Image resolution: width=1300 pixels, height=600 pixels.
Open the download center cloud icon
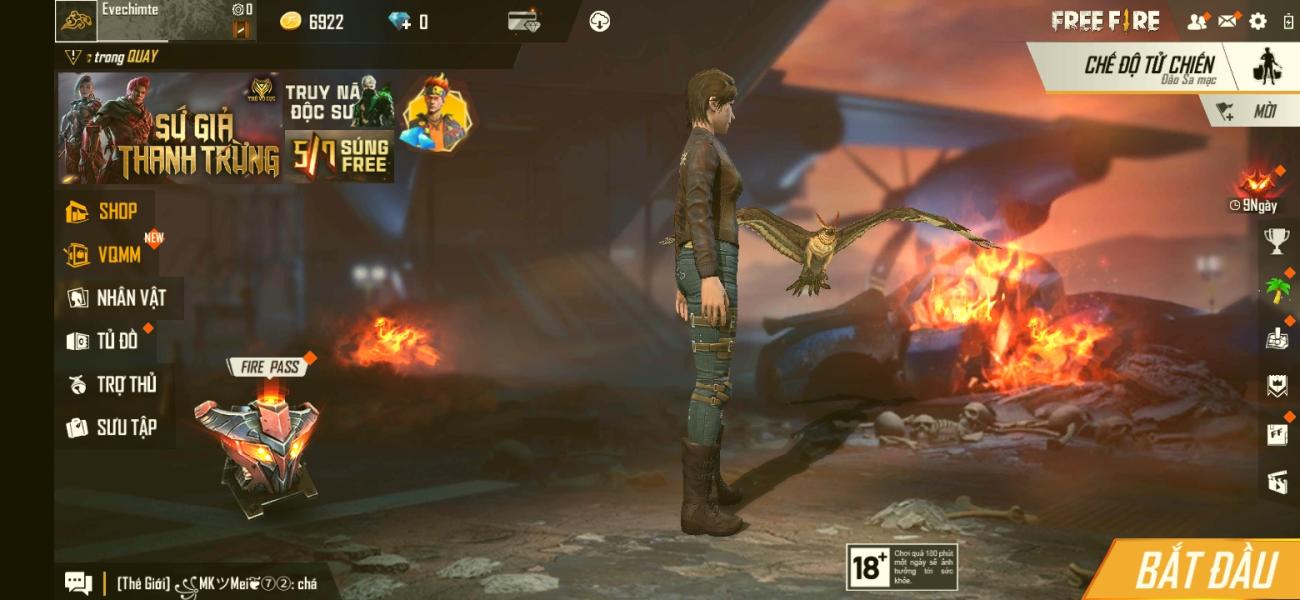point(600,21)
